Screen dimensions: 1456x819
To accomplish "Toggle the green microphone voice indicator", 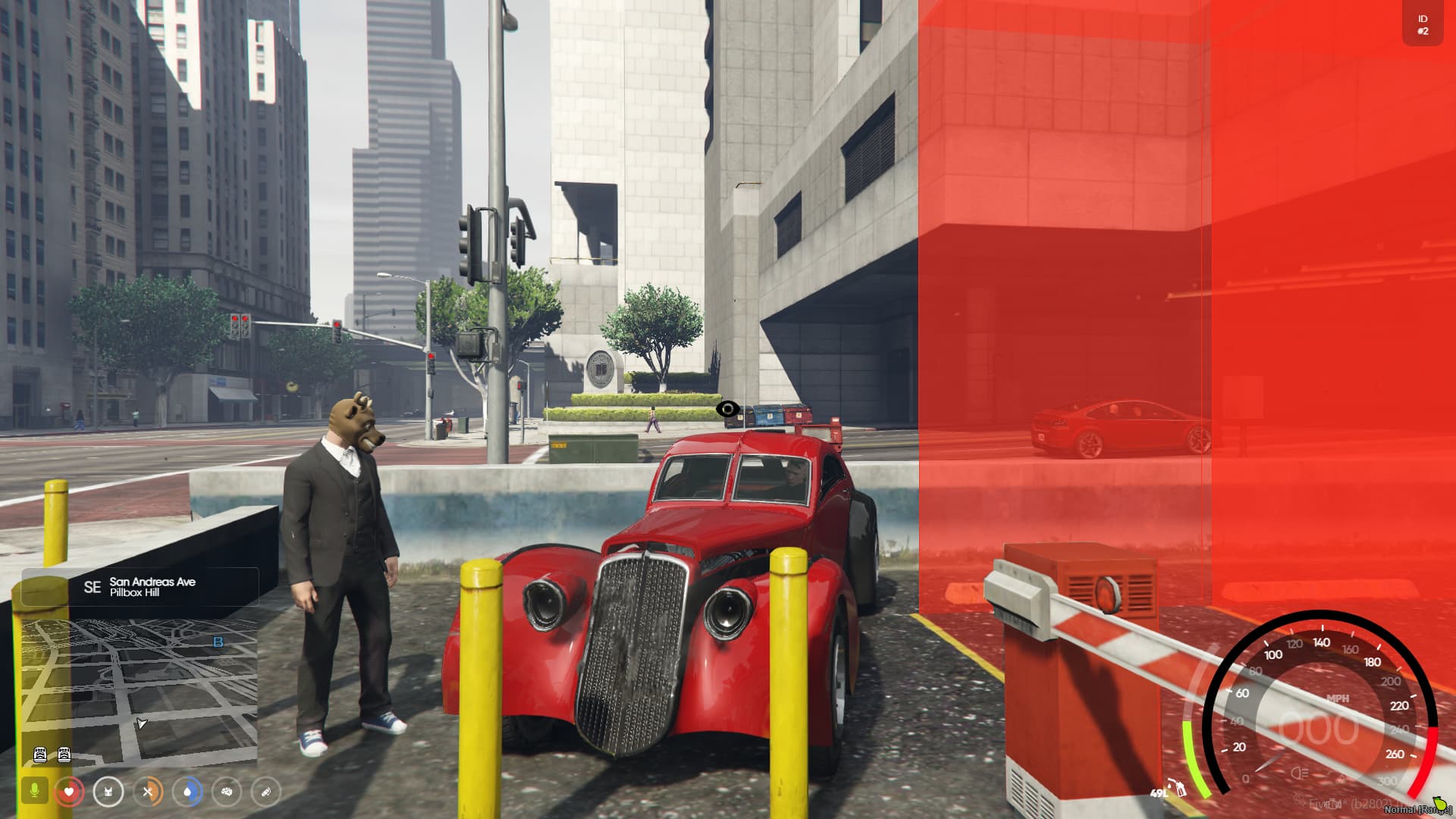I will [34, 789].
